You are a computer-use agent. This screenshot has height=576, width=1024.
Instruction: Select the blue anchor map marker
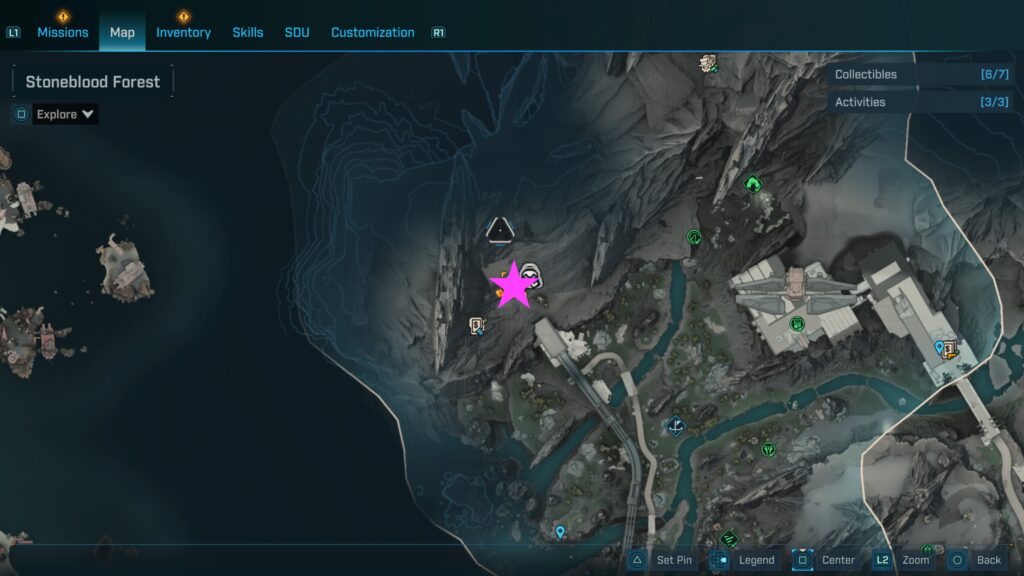(677, 426)
